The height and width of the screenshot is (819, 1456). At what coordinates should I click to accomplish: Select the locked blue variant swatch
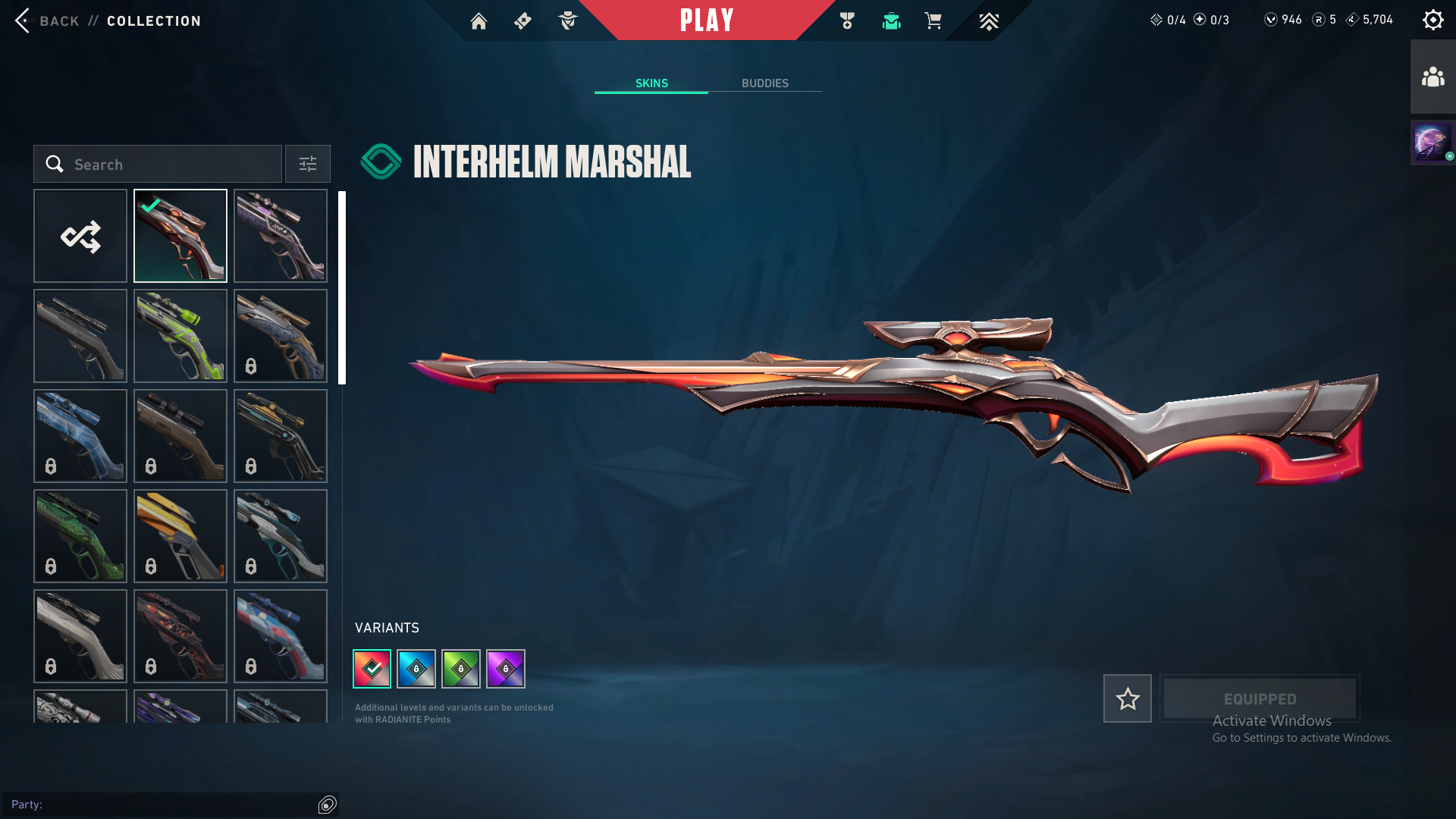point(416,669)
